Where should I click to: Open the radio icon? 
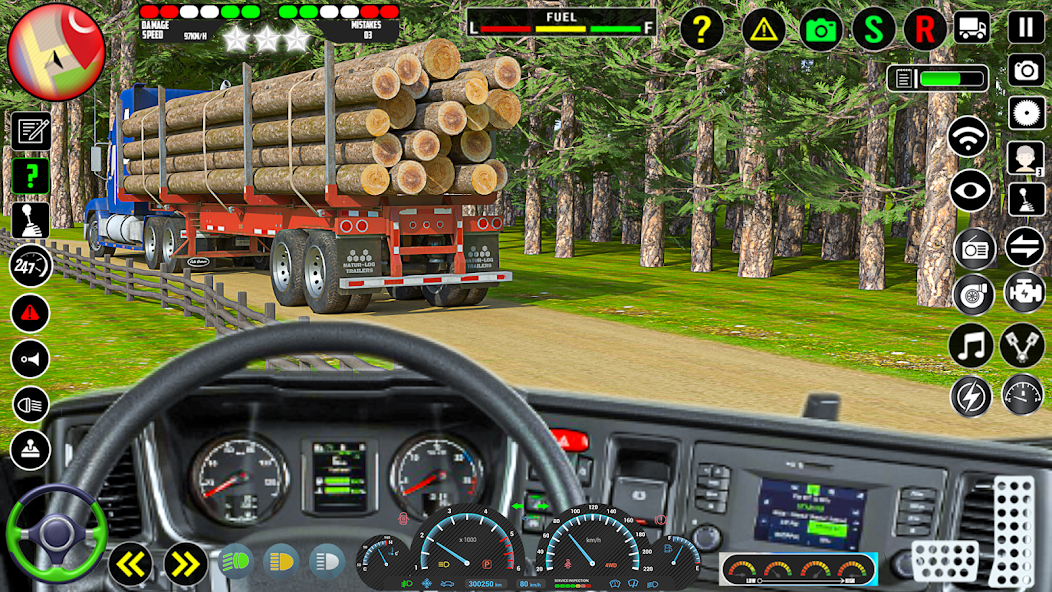[974, 249]
